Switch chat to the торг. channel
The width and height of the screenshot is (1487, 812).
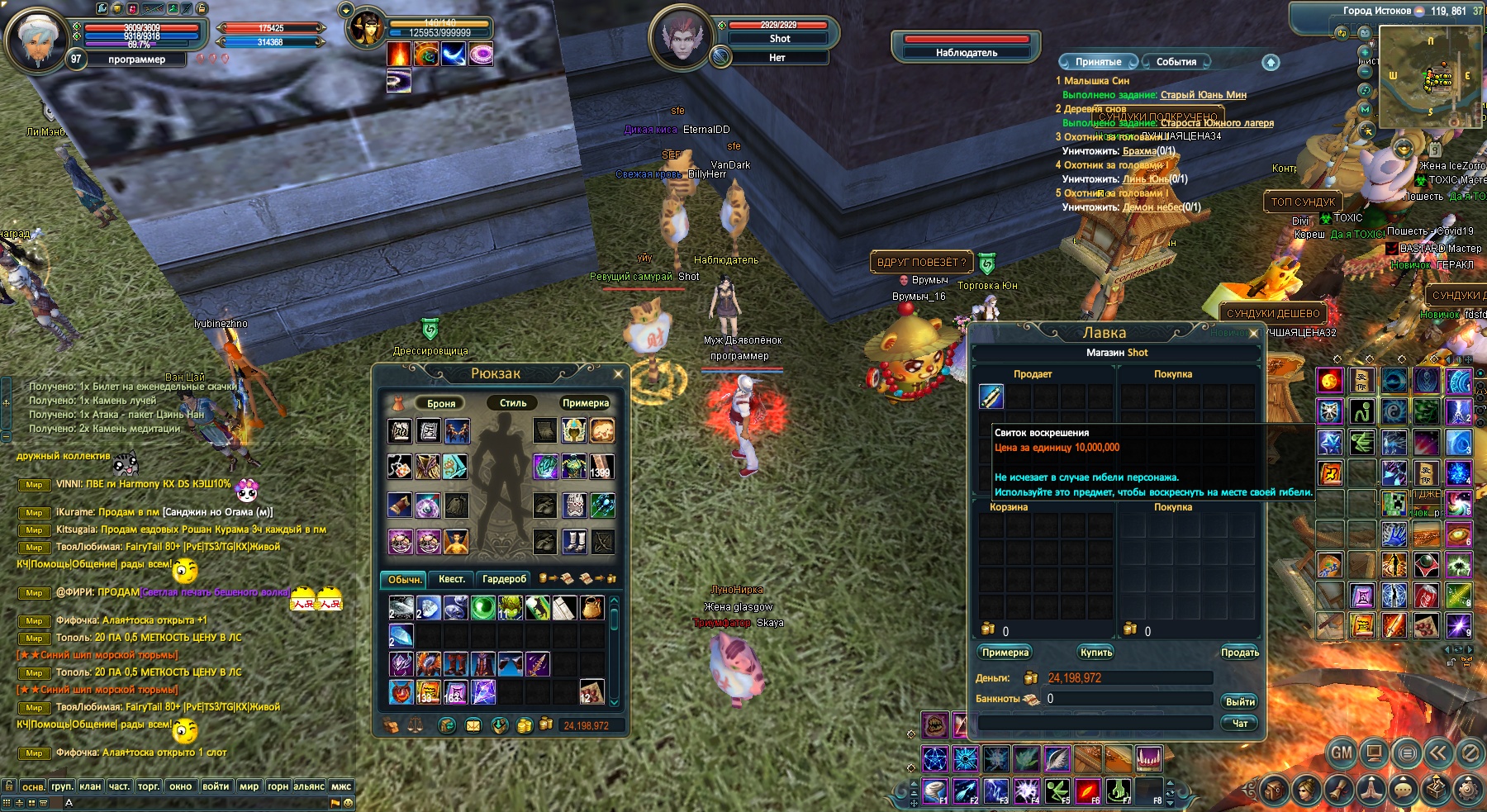point(149,786)
